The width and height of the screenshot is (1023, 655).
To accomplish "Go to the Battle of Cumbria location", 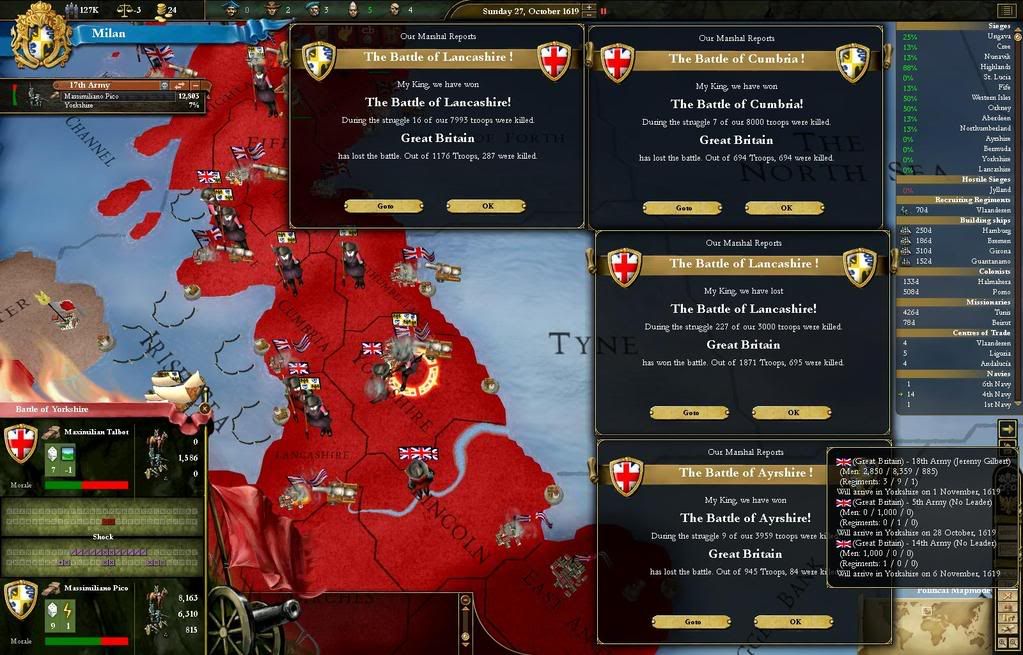I will pyautogui.click(x=683, y=208).
